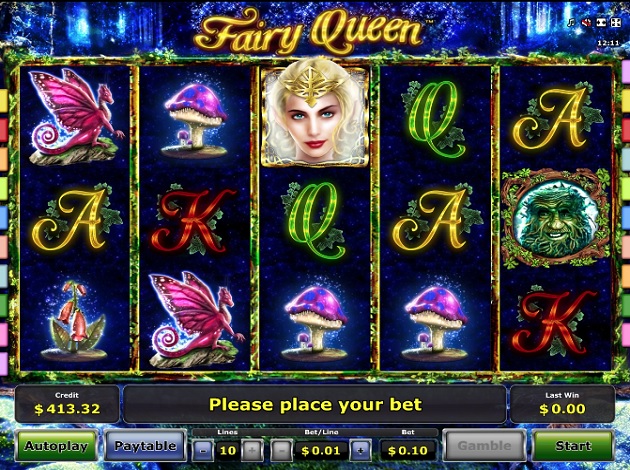Start the spin with the Start button
This screenshot has height=470, width=630.
pos(572,446)
